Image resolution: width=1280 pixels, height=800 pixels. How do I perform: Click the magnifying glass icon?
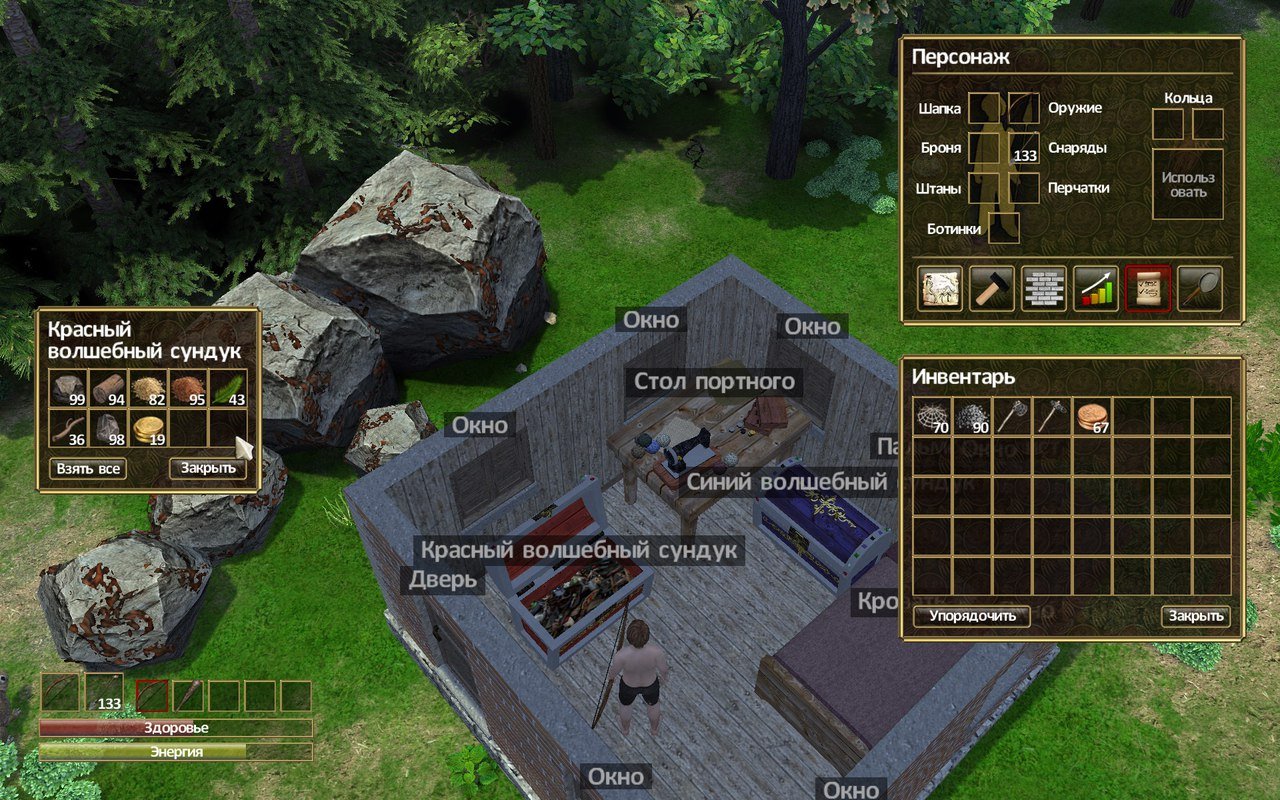click(1200, 289)
